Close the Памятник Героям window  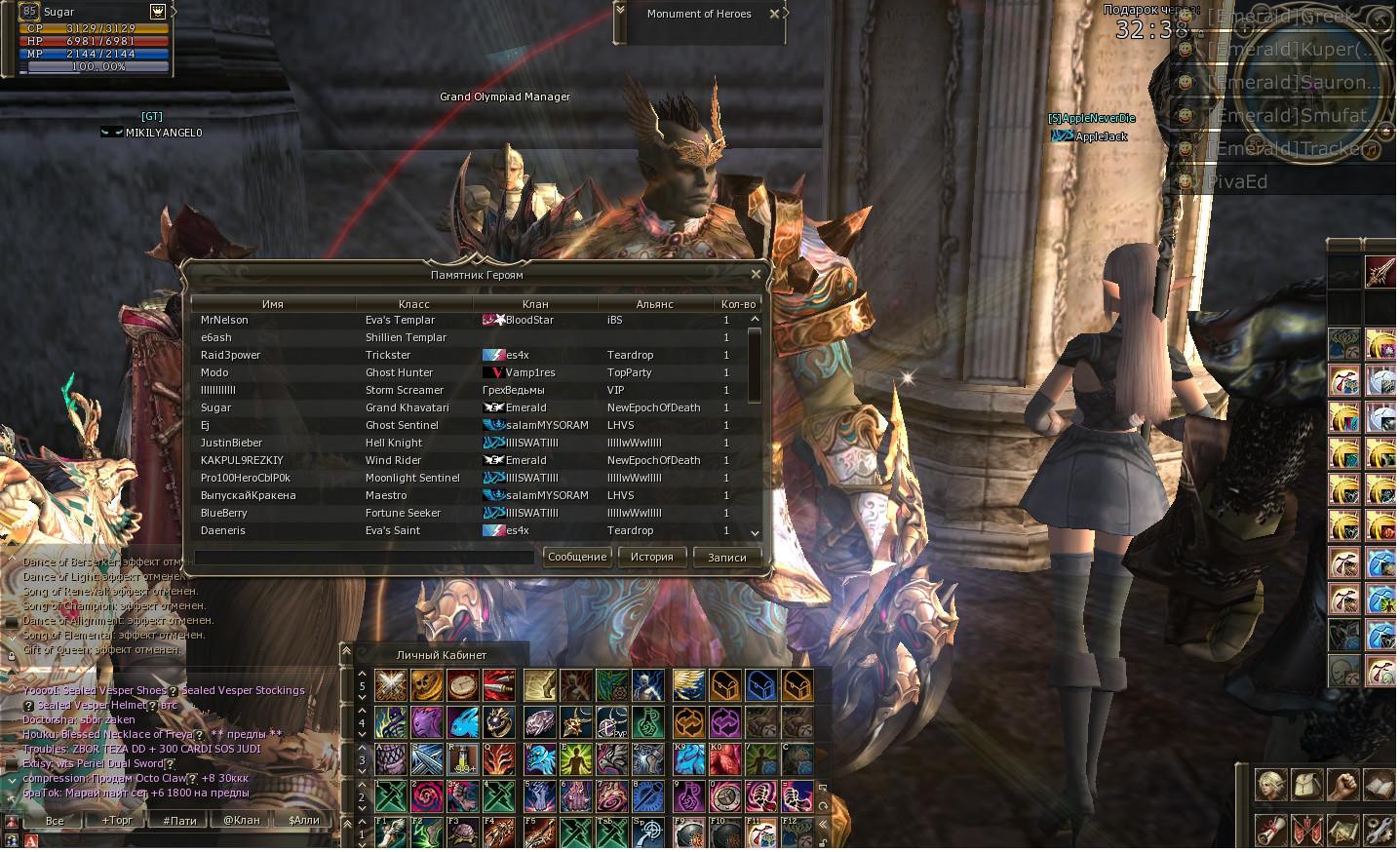click(756, 275)
